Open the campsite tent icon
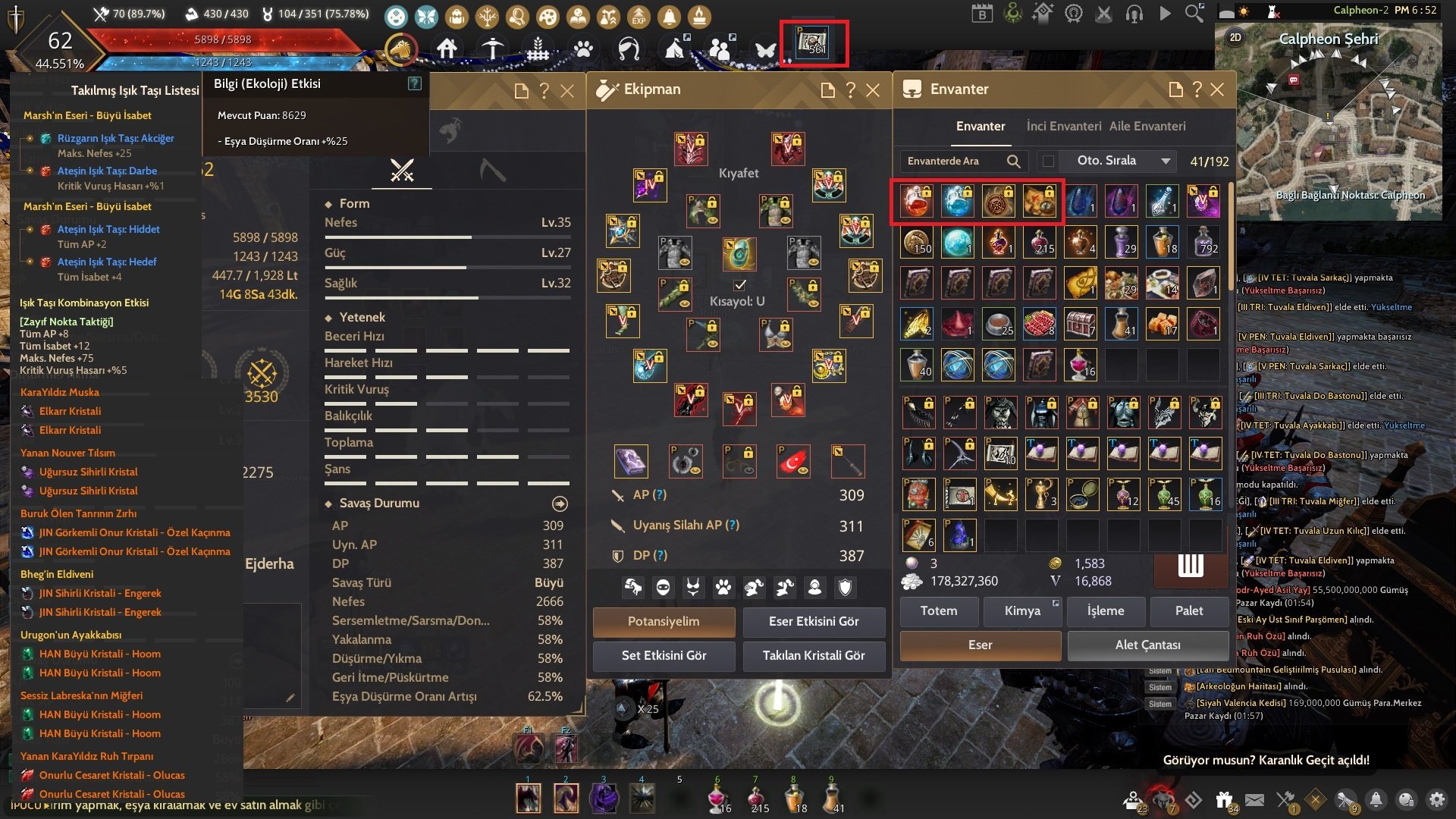The image size is (1456, 819). (674, 48)
